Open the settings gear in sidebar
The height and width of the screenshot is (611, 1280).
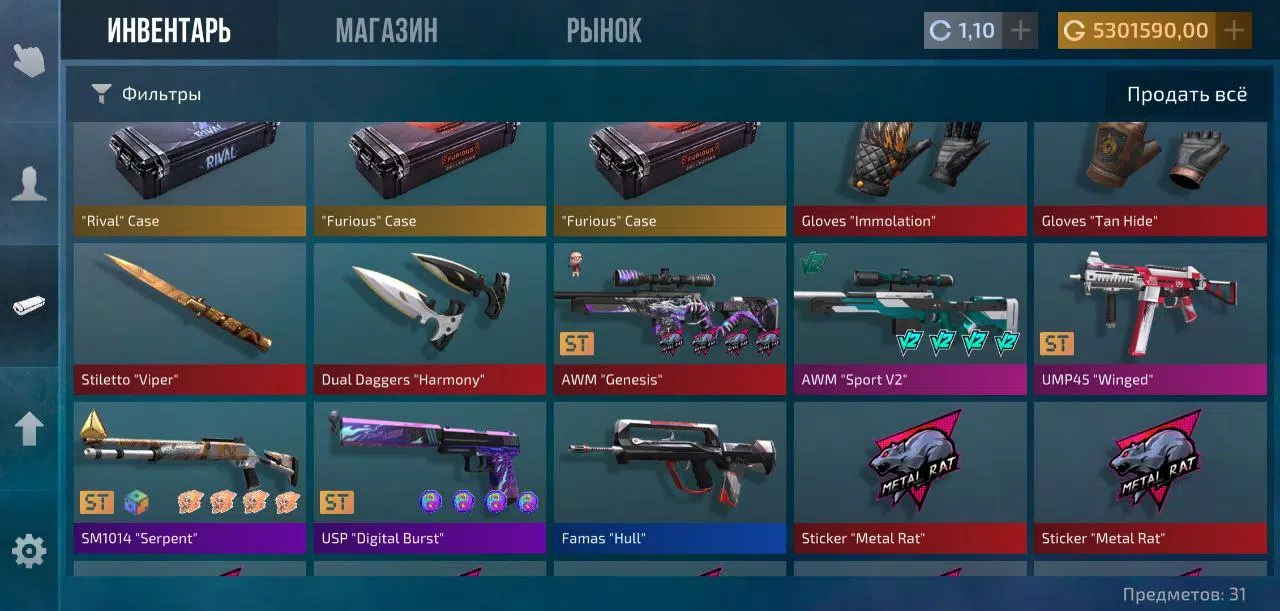tap(29, 551)
